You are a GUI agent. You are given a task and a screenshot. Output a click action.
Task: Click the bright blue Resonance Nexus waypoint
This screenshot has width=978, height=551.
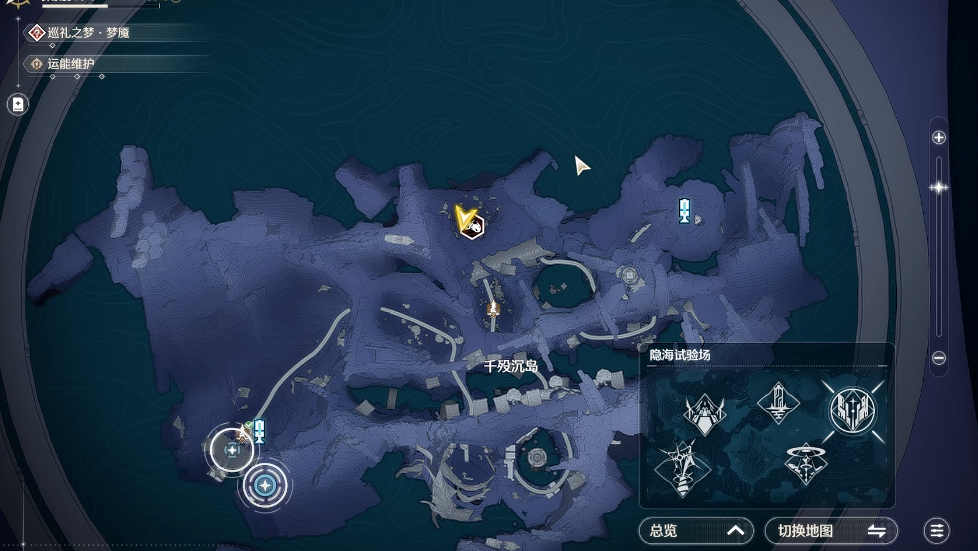pos(265,486)
